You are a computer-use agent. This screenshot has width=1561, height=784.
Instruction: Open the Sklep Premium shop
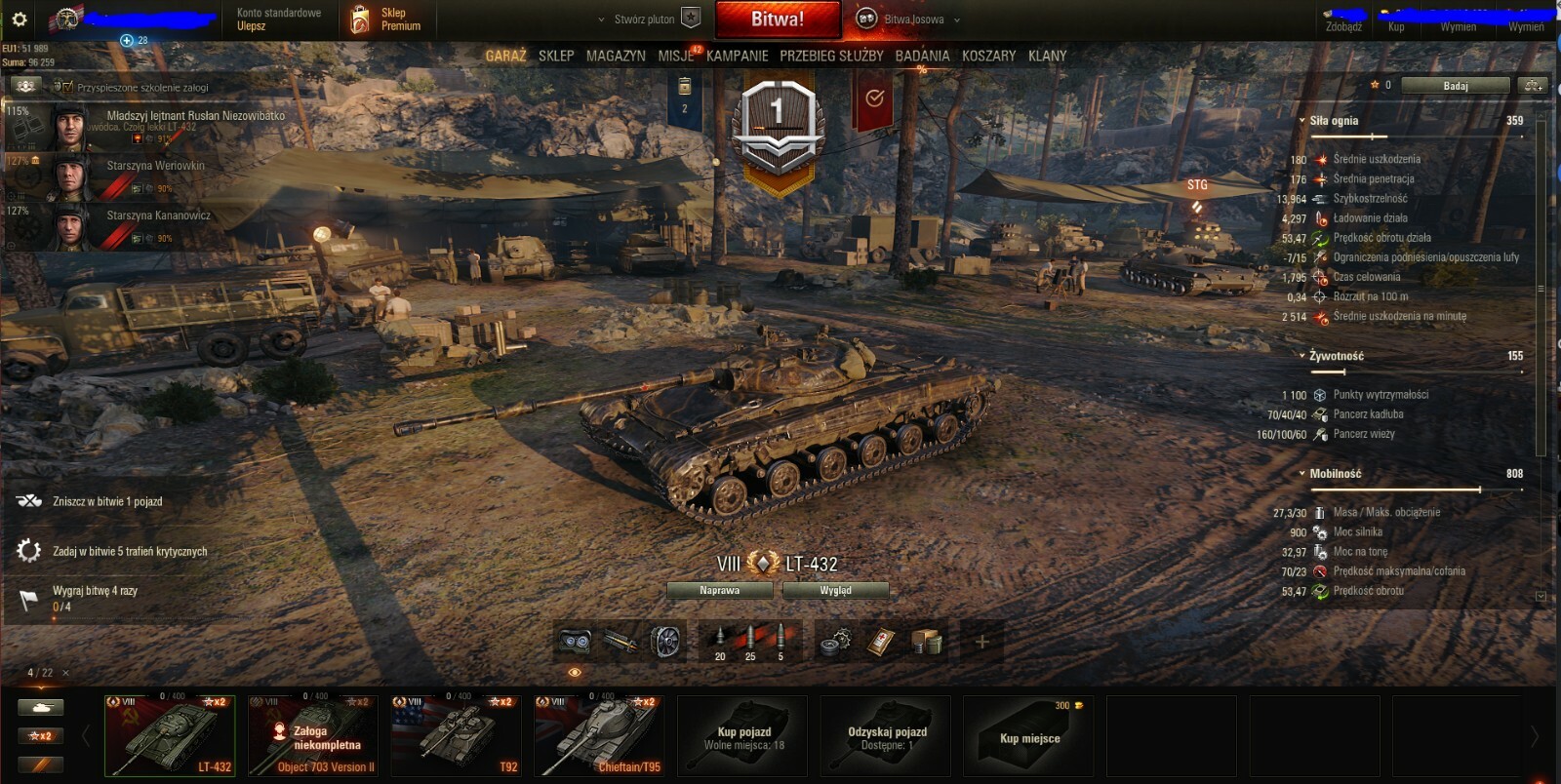[x=387, y=20]
